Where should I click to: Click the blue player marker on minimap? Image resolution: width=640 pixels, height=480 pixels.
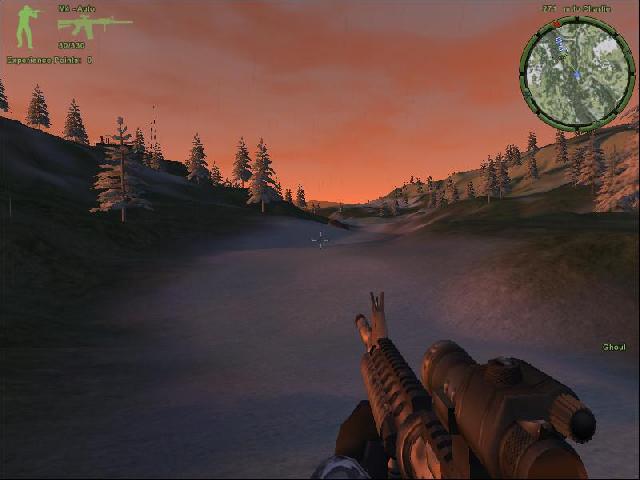pyautogui.click(x=577, y=75)
